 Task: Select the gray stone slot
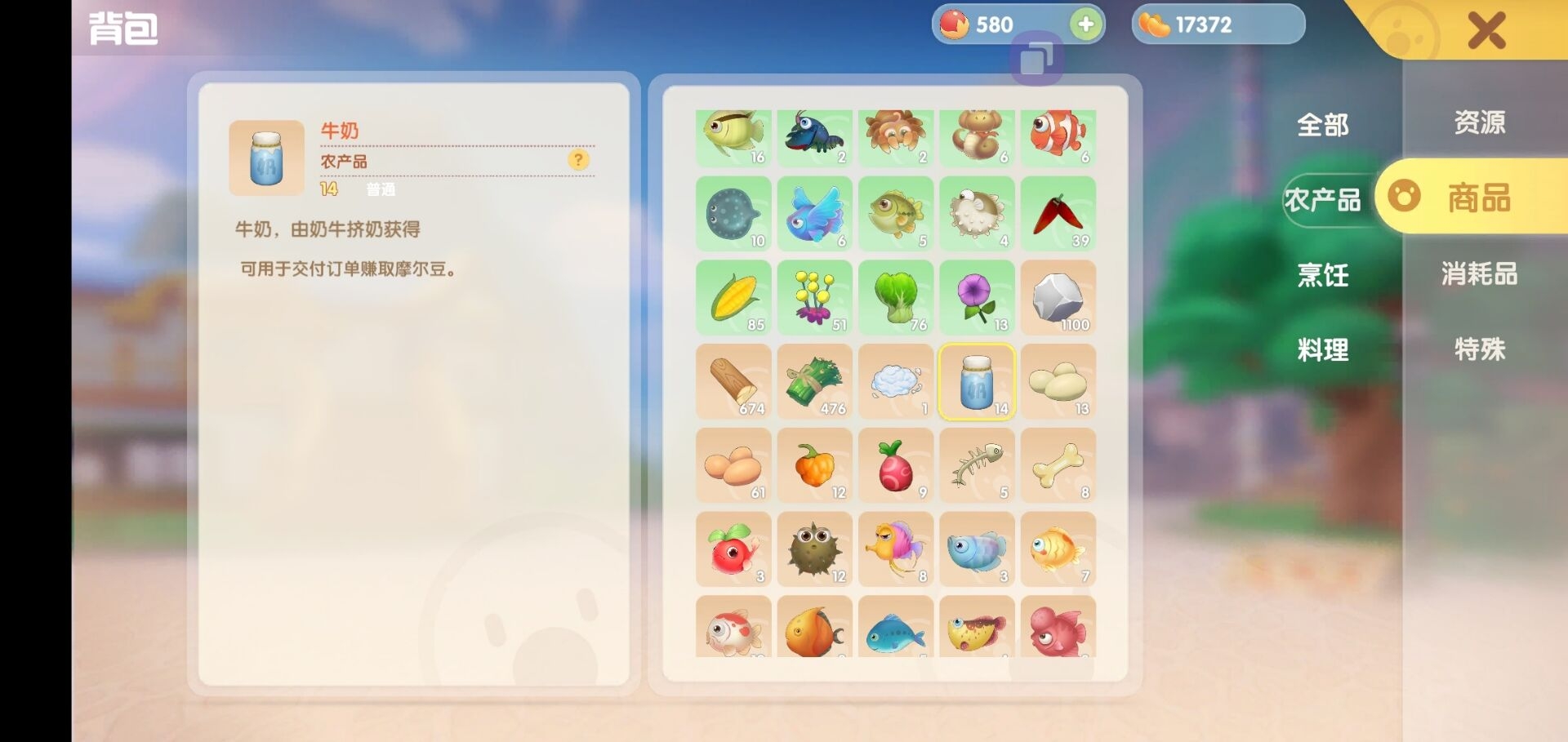[x=1058, y=297]
